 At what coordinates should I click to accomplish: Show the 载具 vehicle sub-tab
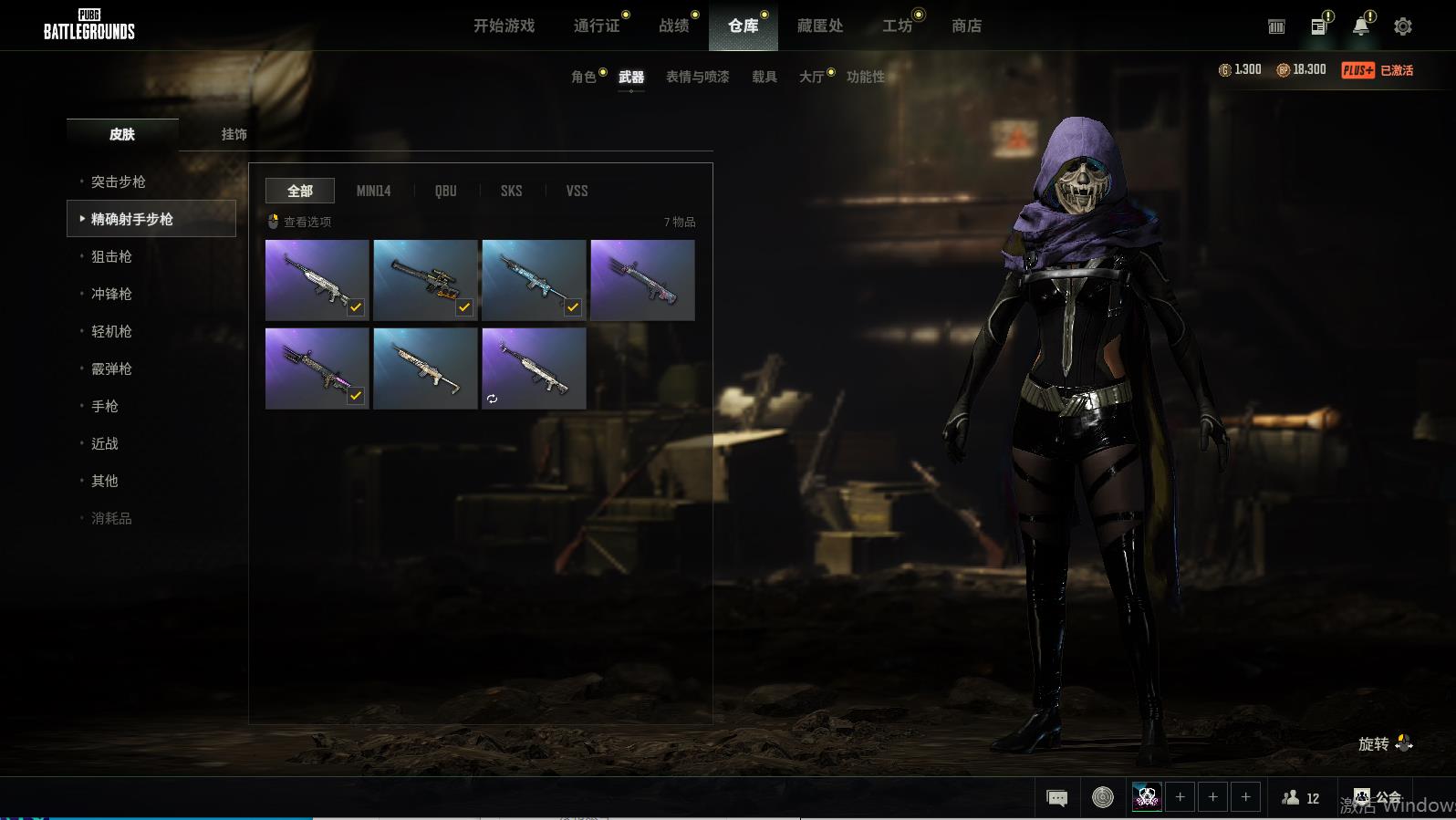[x=764, y=77]
